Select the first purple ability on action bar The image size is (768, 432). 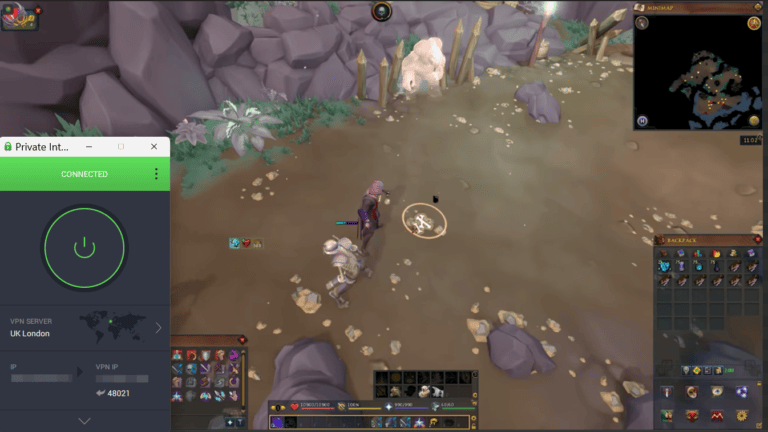click(277, 422)
